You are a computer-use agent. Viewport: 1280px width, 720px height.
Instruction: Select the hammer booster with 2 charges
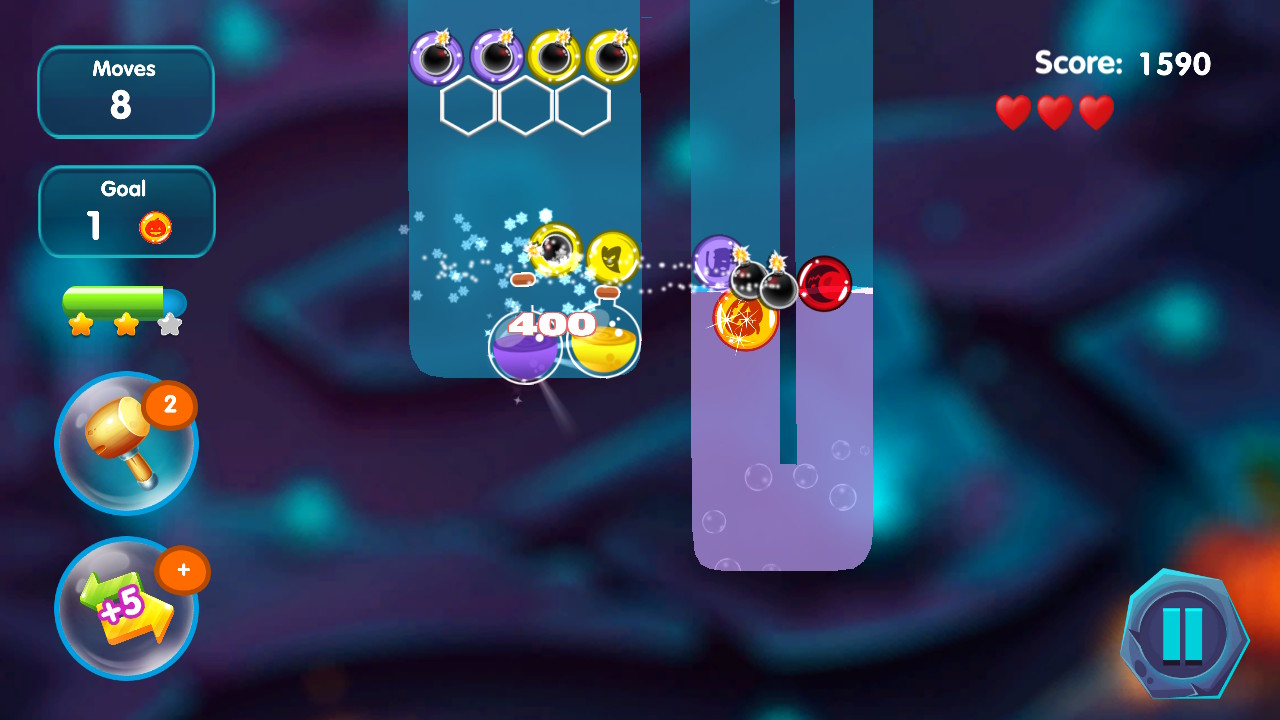tap(126, 444)
